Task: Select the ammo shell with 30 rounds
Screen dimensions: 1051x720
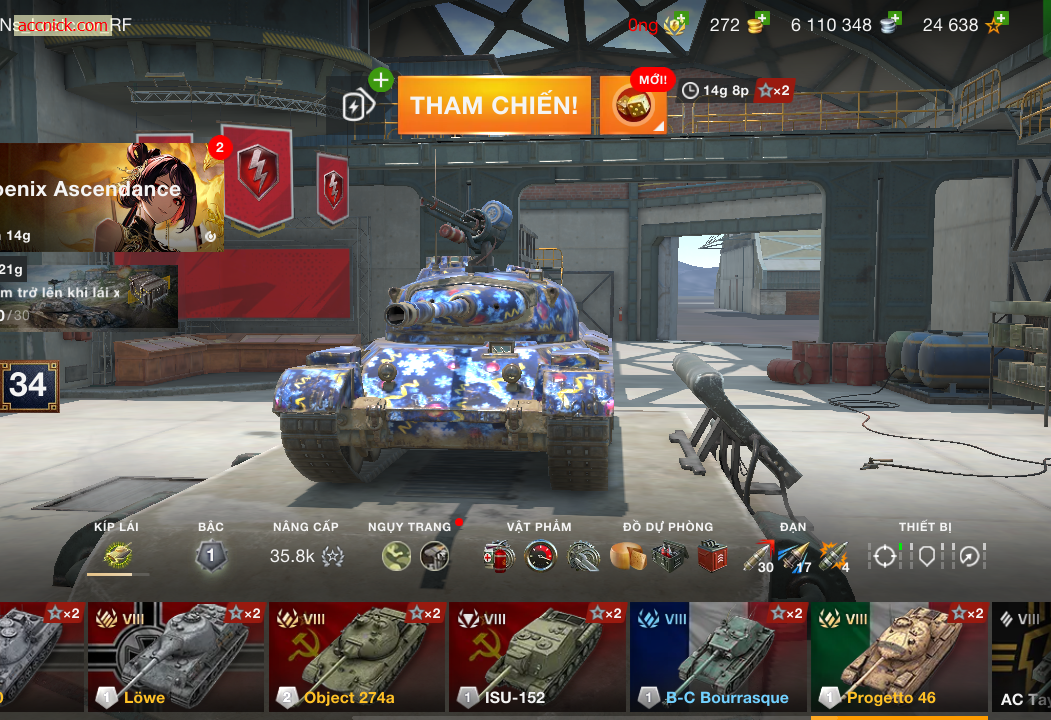Action: click(760, 556)
